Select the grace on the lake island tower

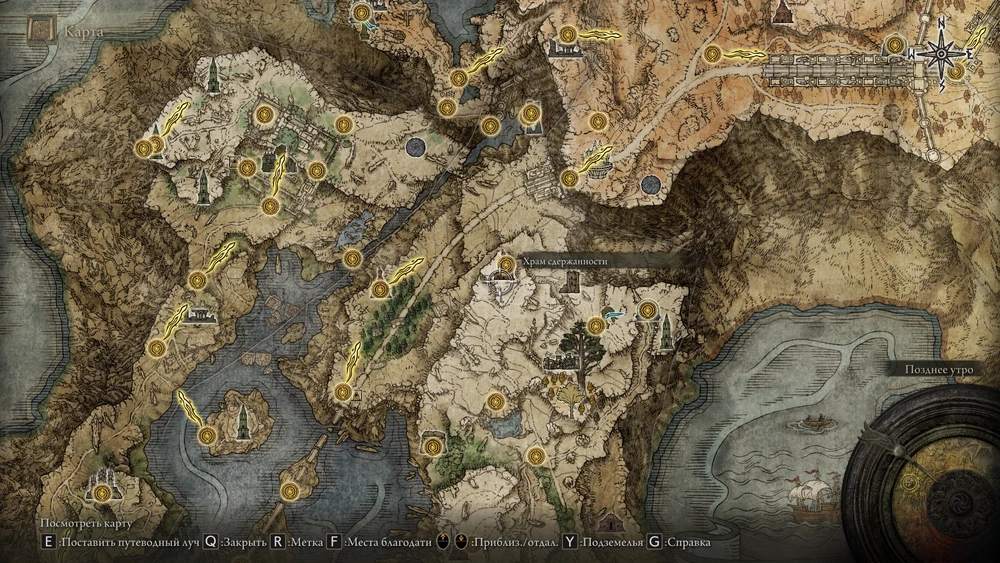pyautogui.click(x=207, y=435)
